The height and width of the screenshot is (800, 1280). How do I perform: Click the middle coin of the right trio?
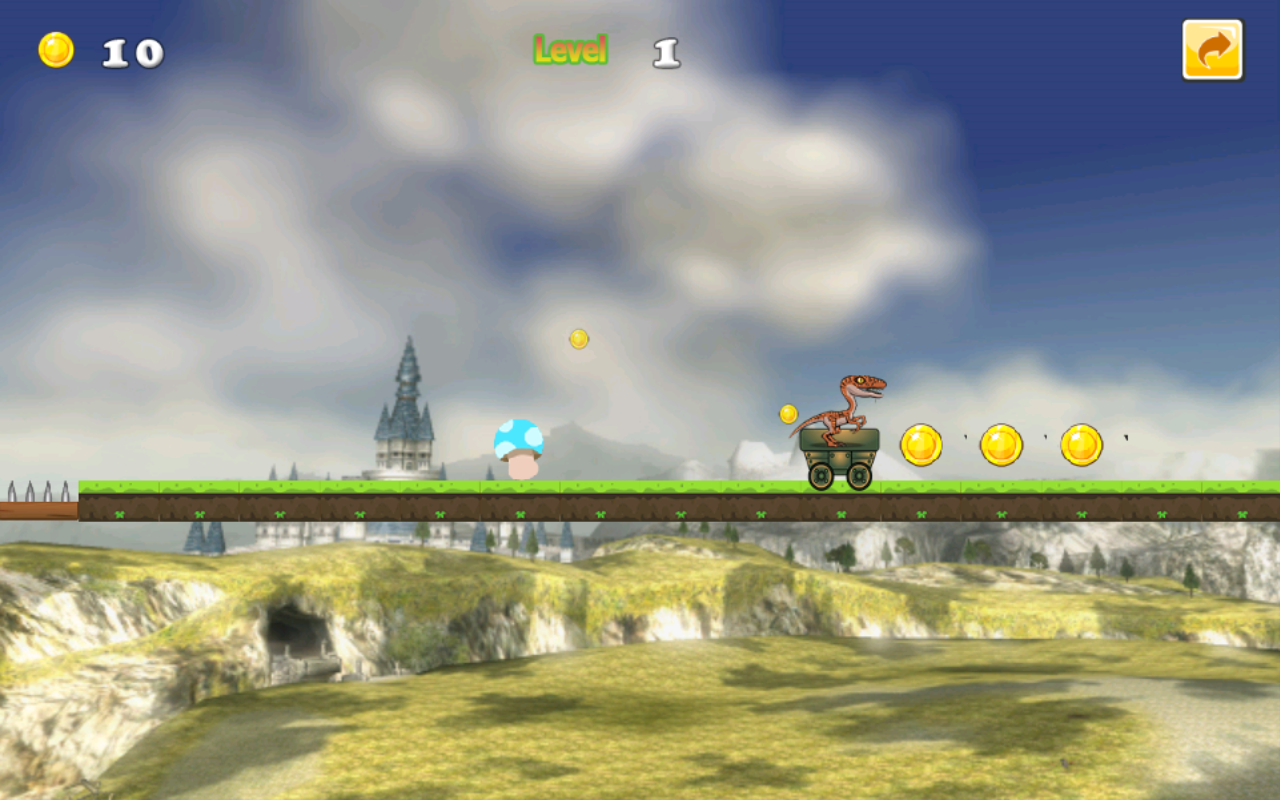(1003, 443)
